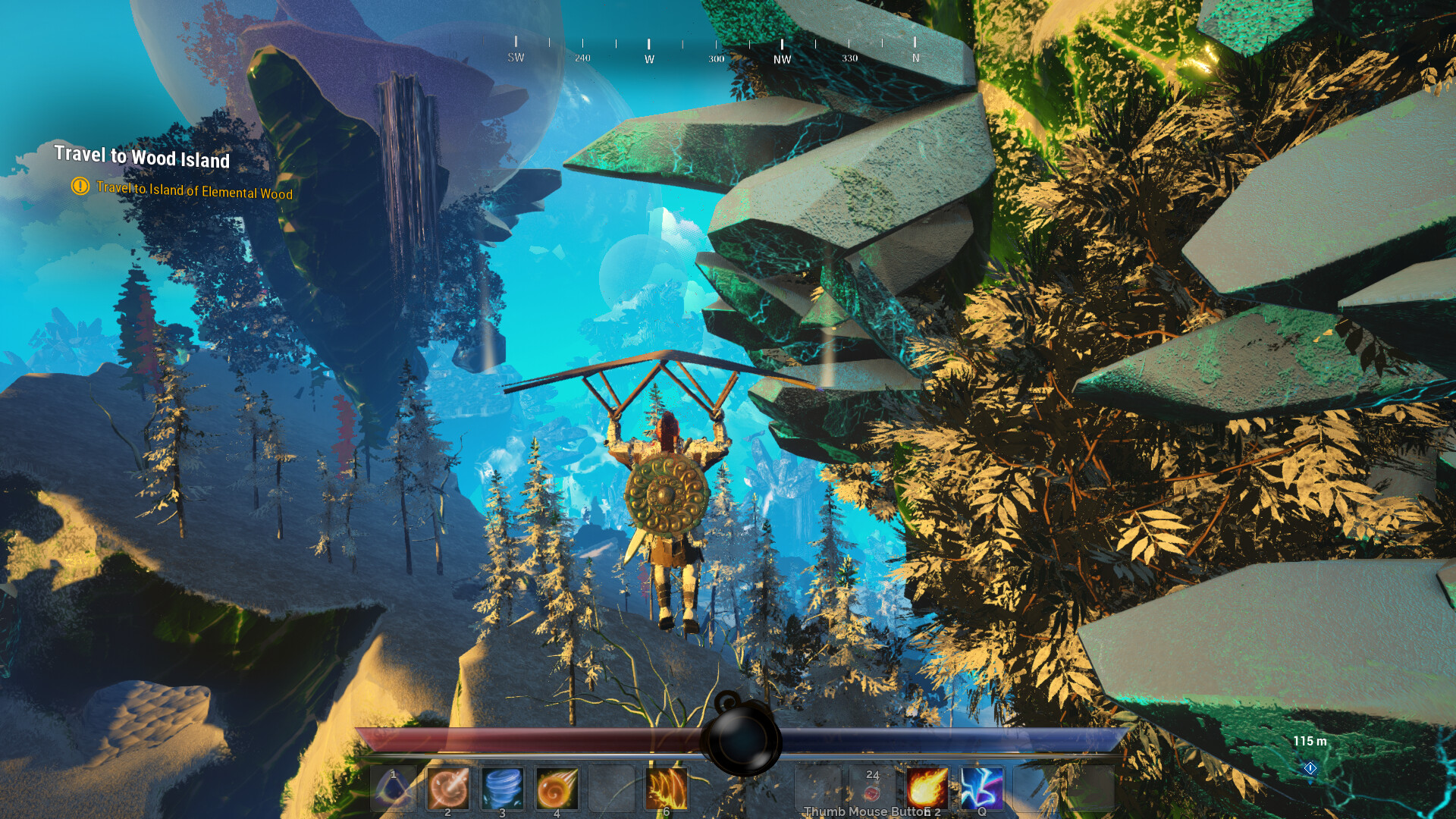Screen dimensions: 1456x819
Task: Select the tornado ability in slot 3
Action: 503,787
